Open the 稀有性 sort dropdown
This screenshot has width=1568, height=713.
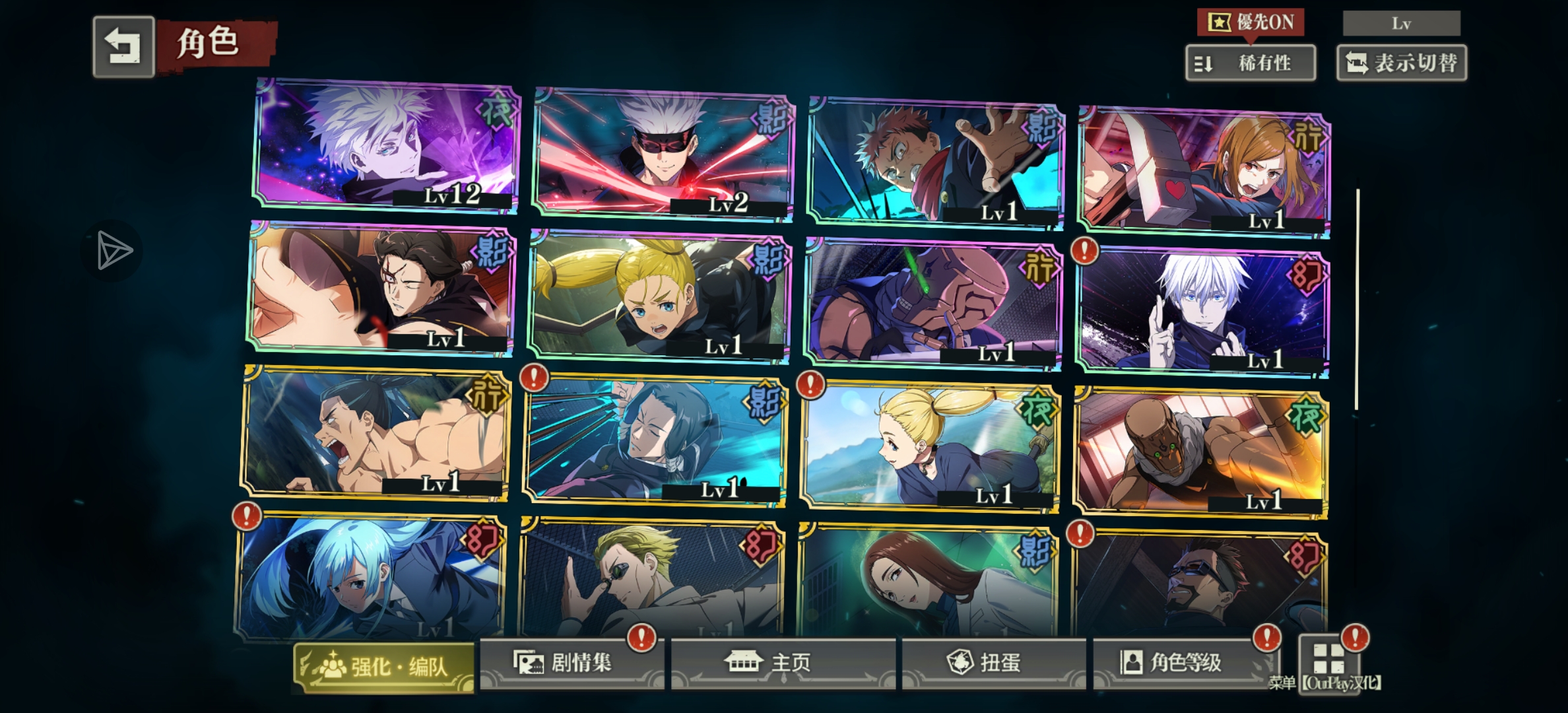(x=1250, y=63)
